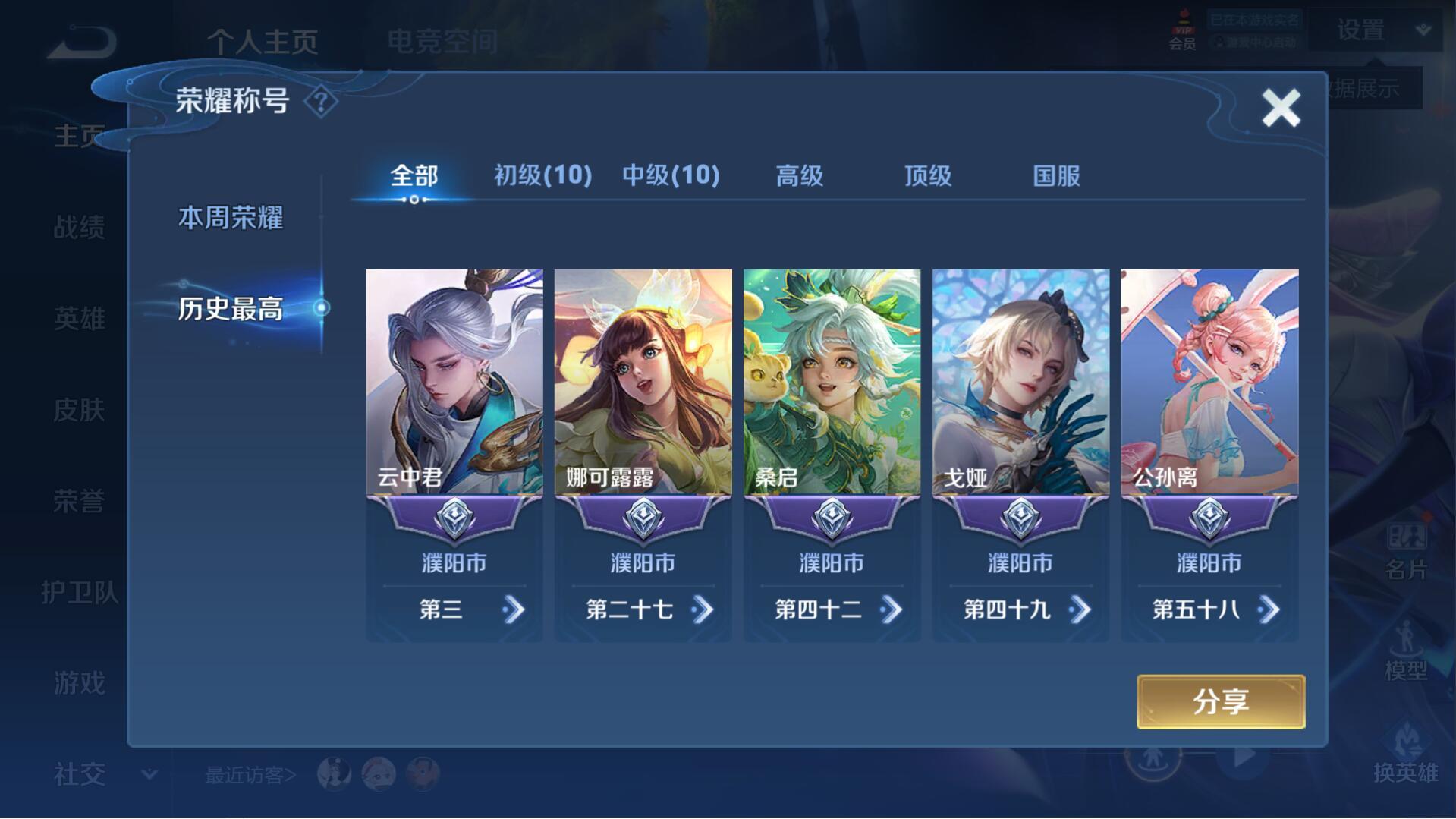
Task: Choose 历史最高 in the side menu
Action: coord(231,309)
